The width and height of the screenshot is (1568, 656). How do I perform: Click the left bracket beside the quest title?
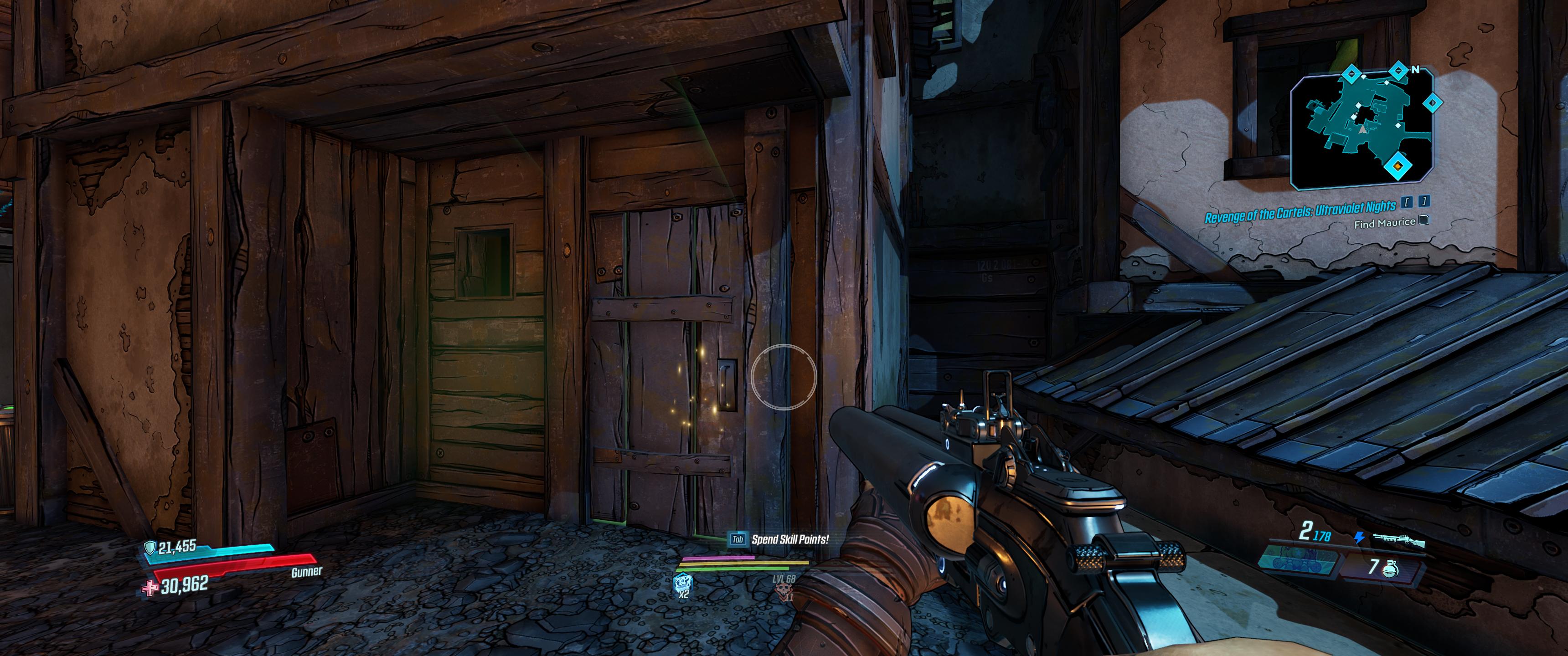[x=1407, y=203]
